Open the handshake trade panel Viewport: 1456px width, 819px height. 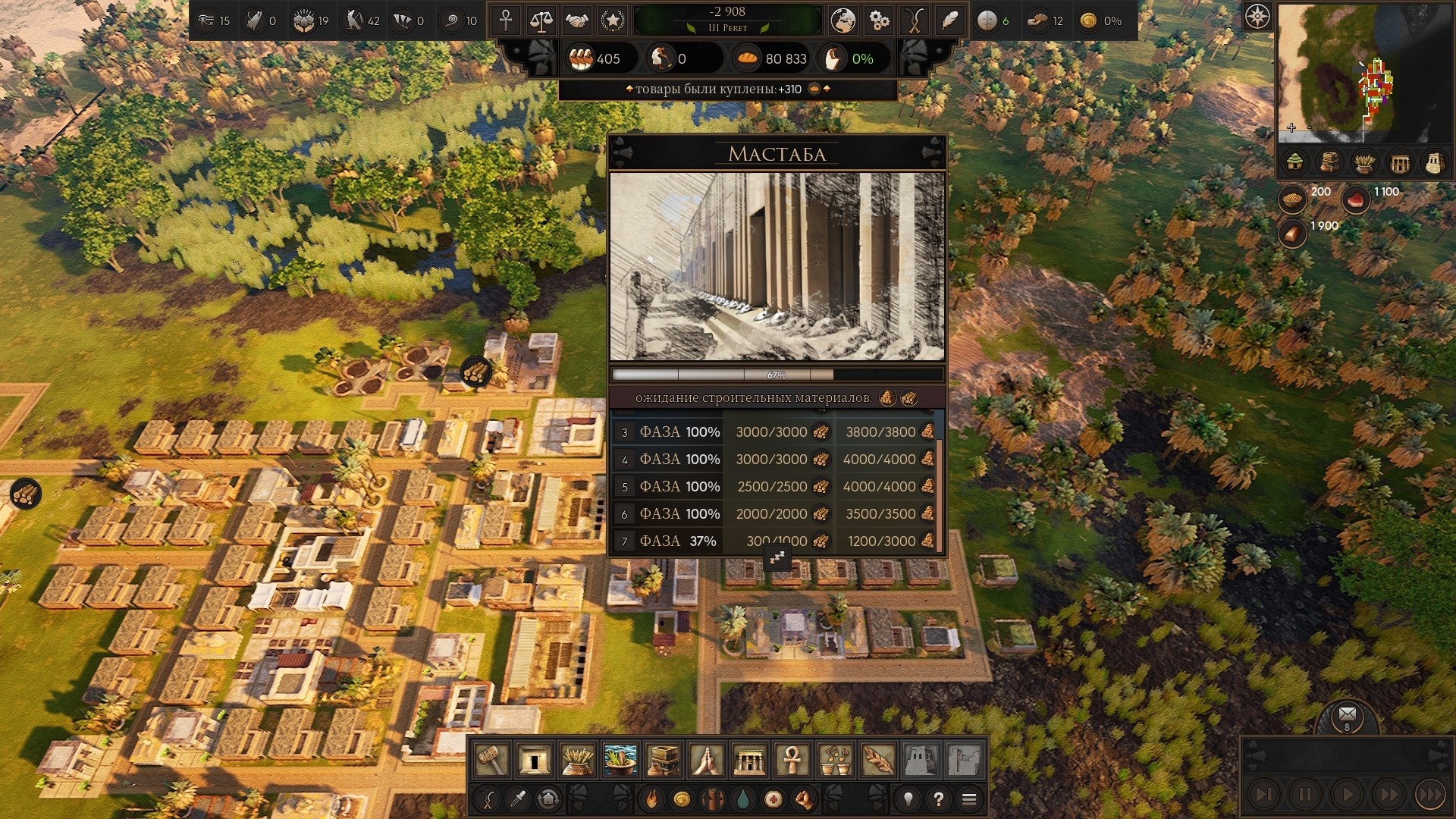click(577, 20)
